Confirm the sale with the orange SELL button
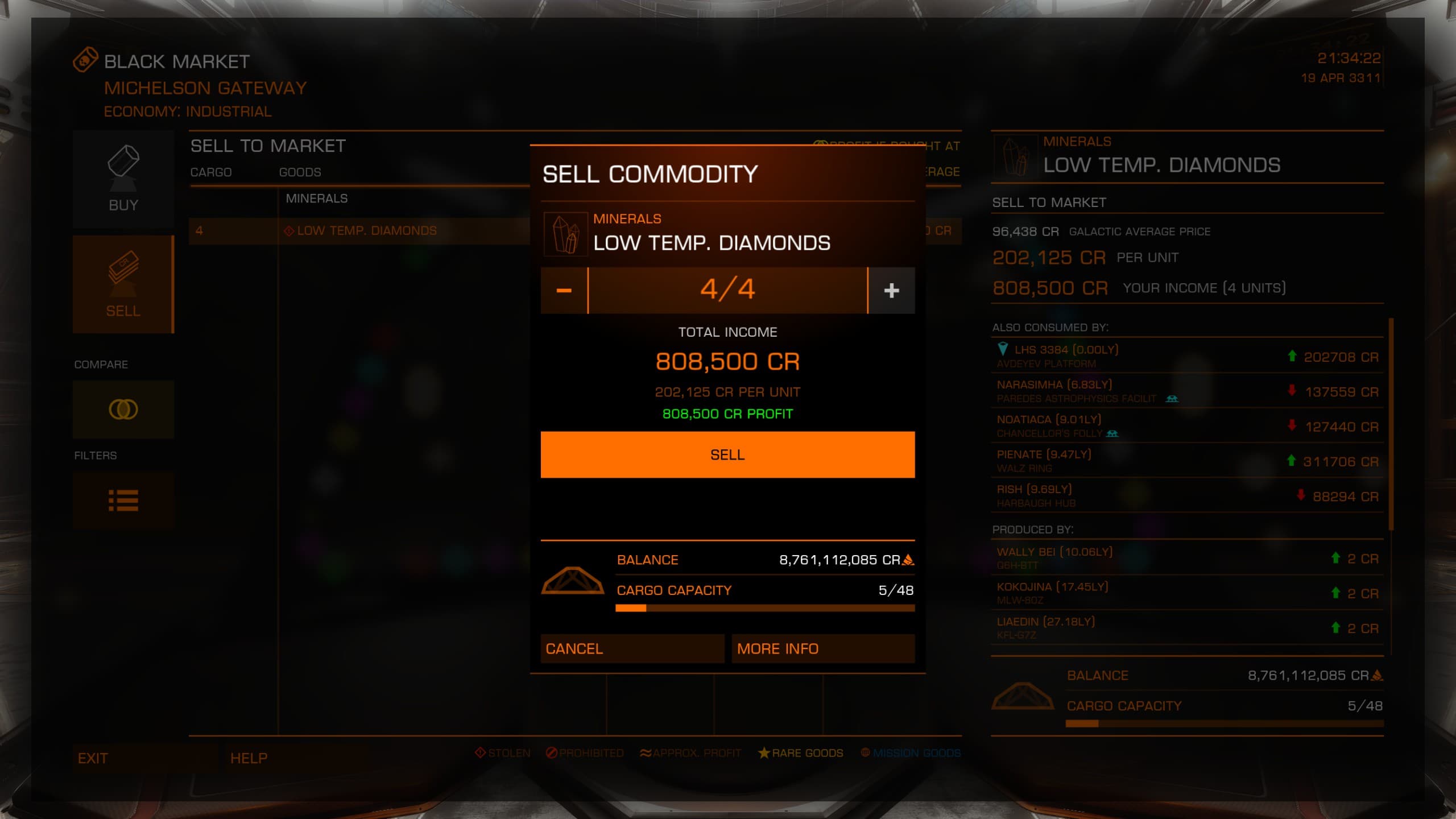 pos(727,454)
